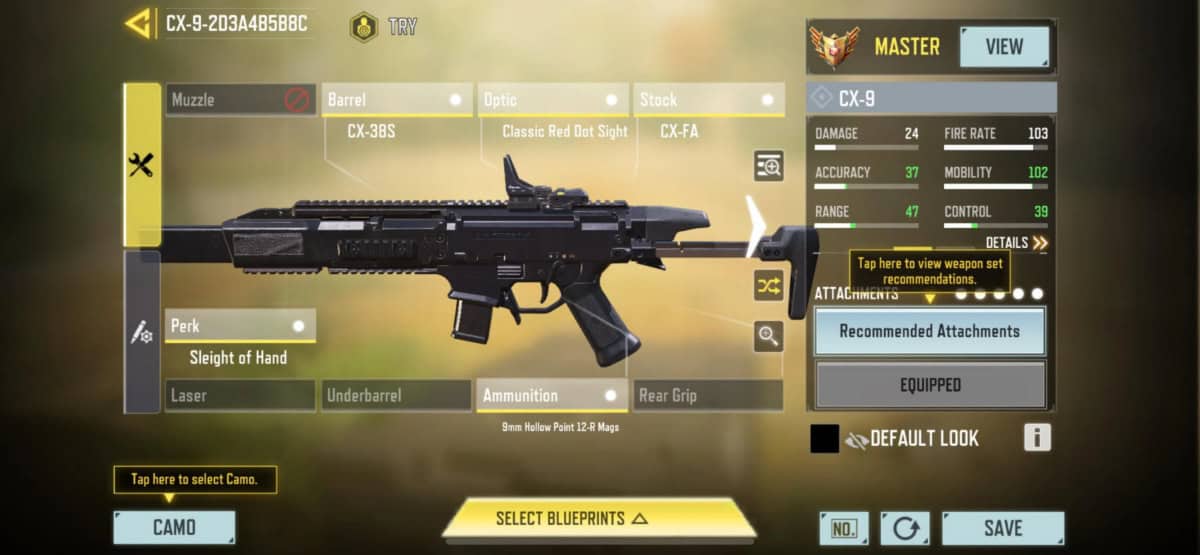Open the Optic attachment slot

coord(553,100)
